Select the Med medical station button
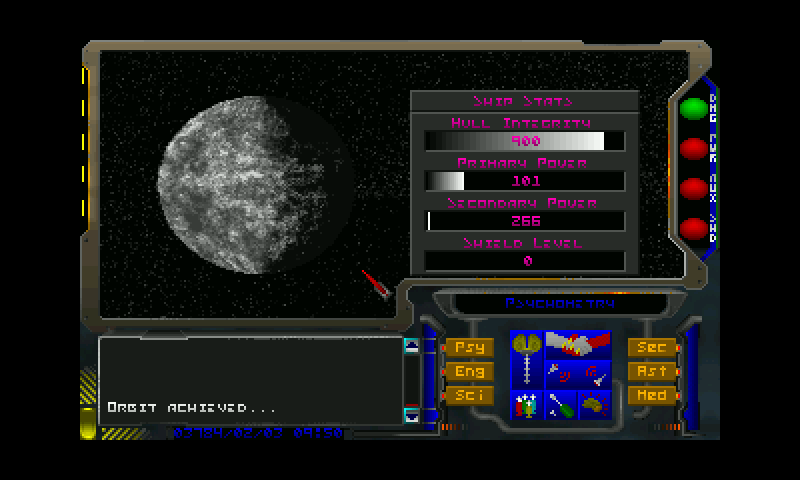The height and width of the screenshot is (480, 800). [x=651, y=395]
